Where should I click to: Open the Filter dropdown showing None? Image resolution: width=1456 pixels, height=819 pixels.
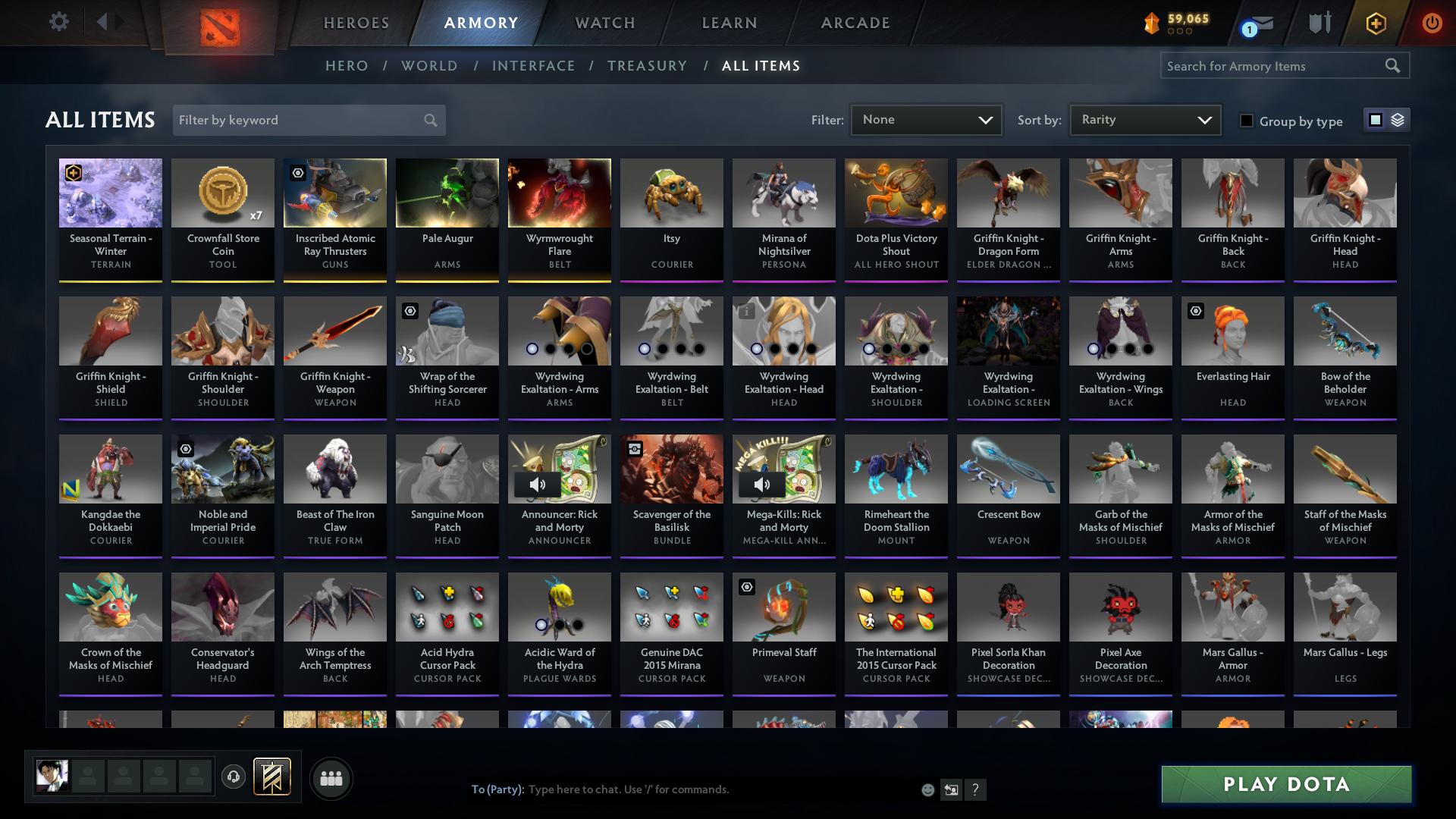(925, 119)
